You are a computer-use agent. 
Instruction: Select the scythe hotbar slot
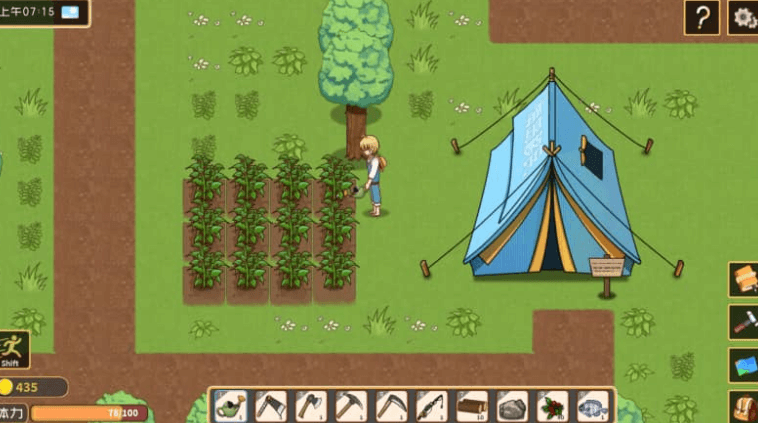pos(391,406)
